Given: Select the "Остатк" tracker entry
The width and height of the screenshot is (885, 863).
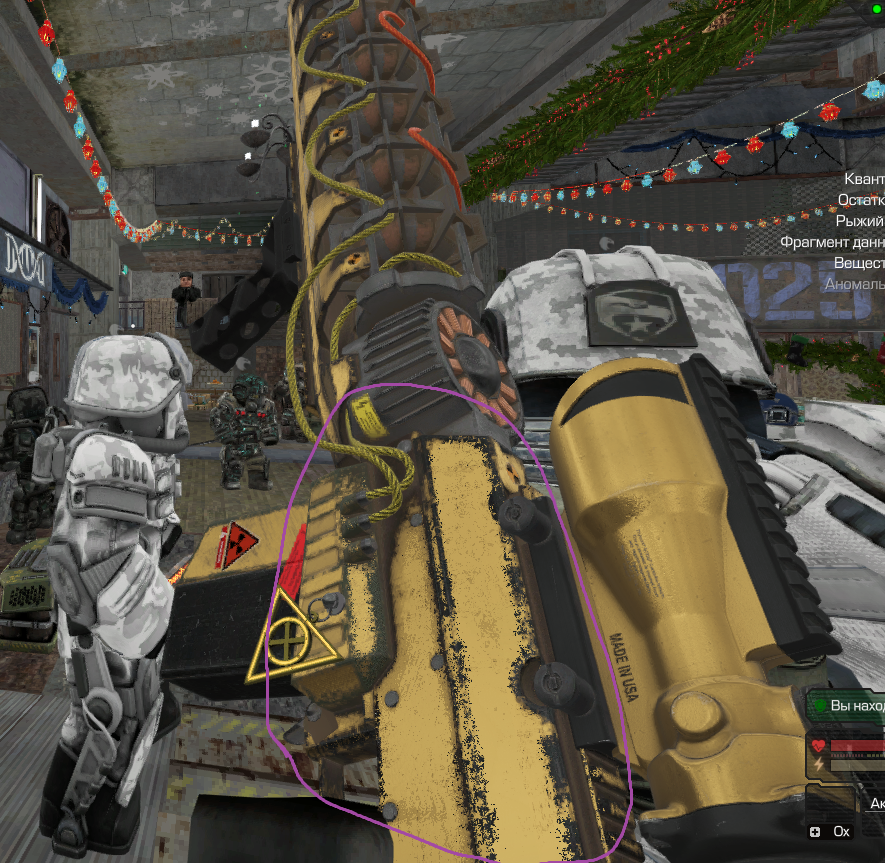Looking at the screenshot, I should (860, 199).
